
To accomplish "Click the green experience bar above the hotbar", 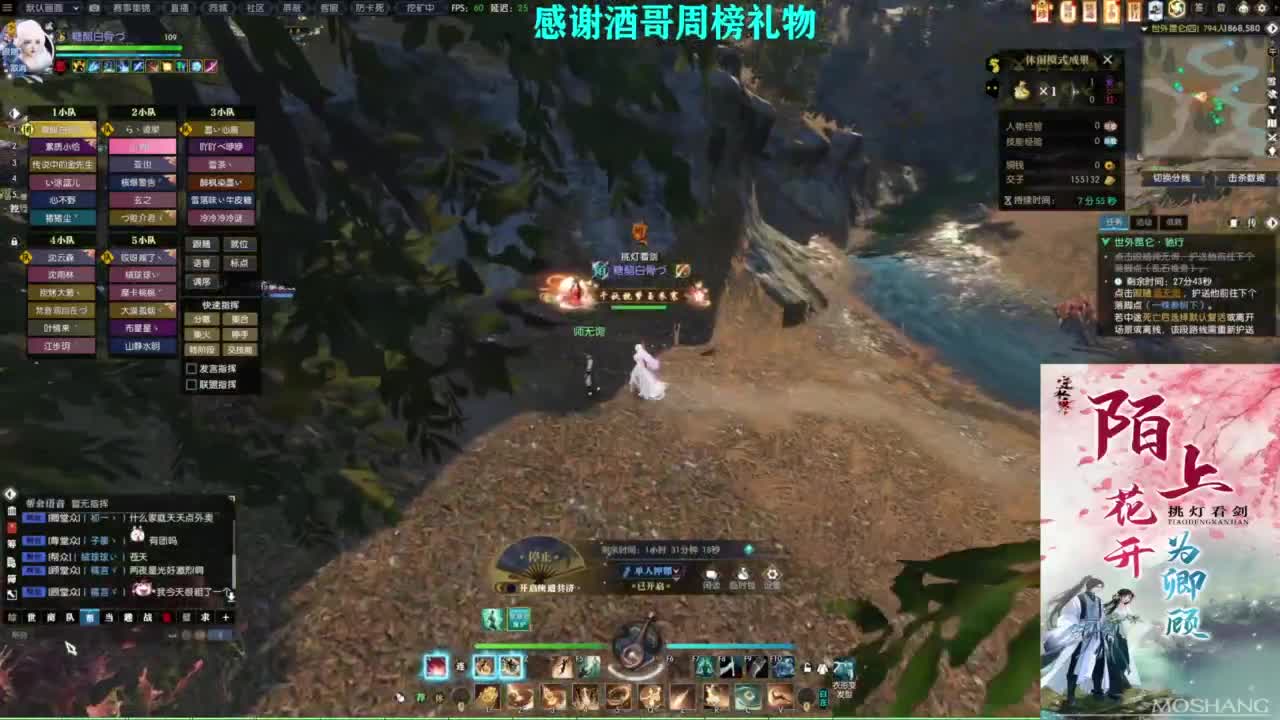I will 539,646.
